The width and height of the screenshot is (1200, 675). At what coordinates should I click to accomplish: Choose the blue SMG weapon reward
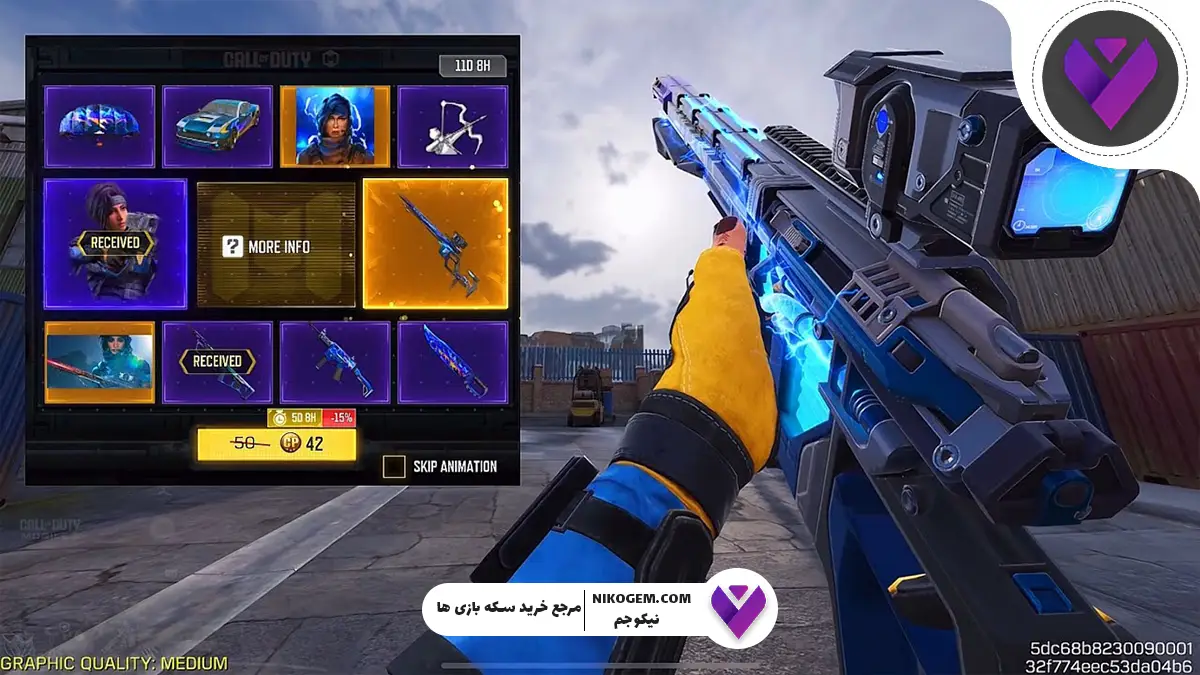335,362
